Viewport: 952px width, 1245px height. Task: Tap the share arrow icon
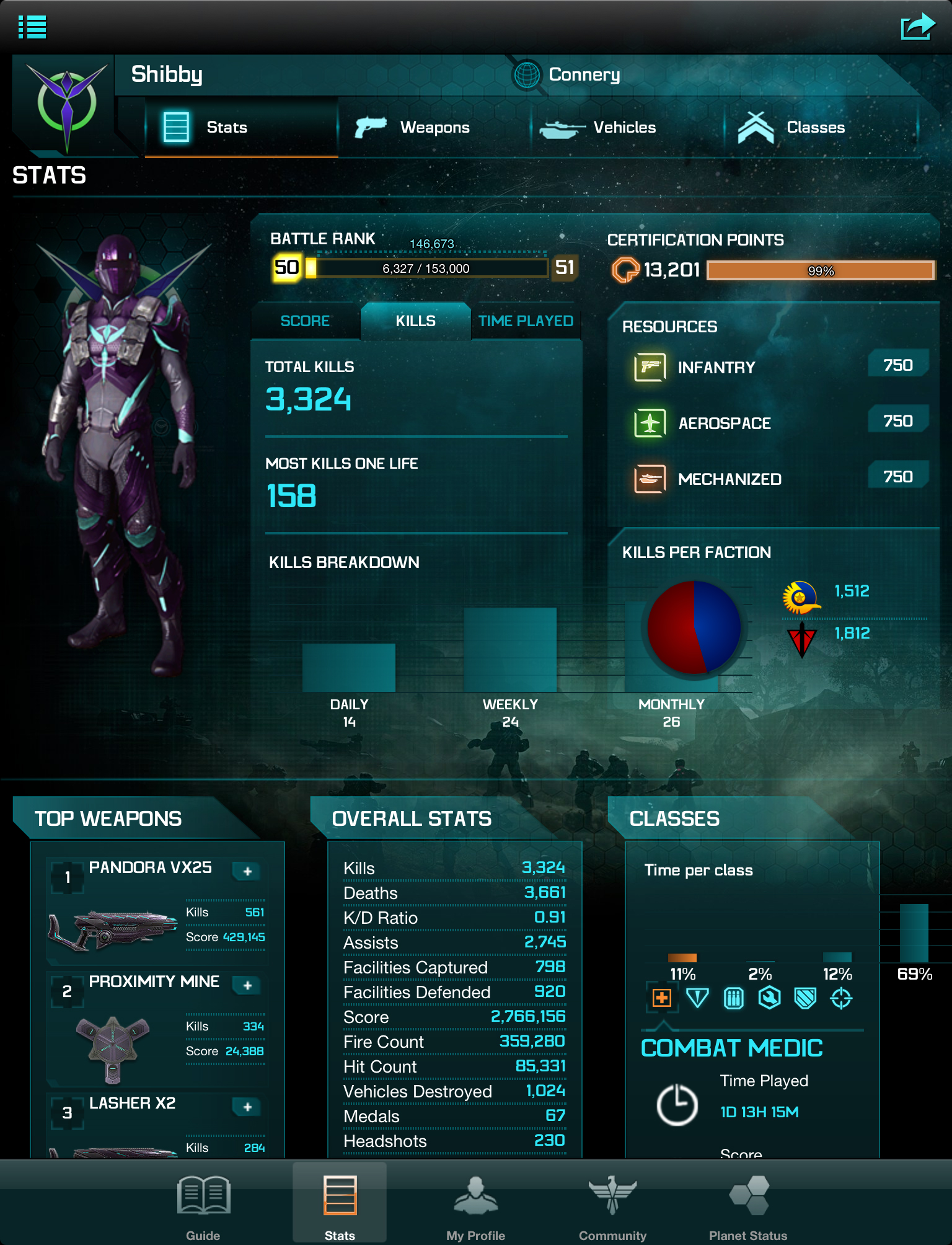(917, 27)
